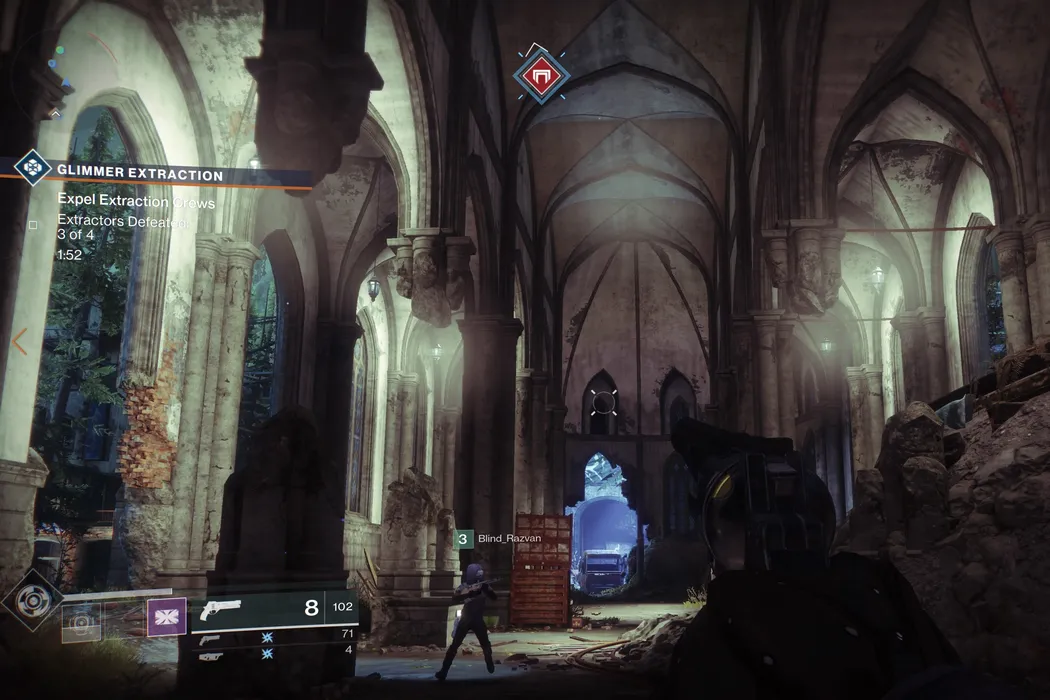1050x700 pixels.
Task: Click the Glimmer Extraction diamond event icon
Action: pyautogui.click(x=33, y=167)
